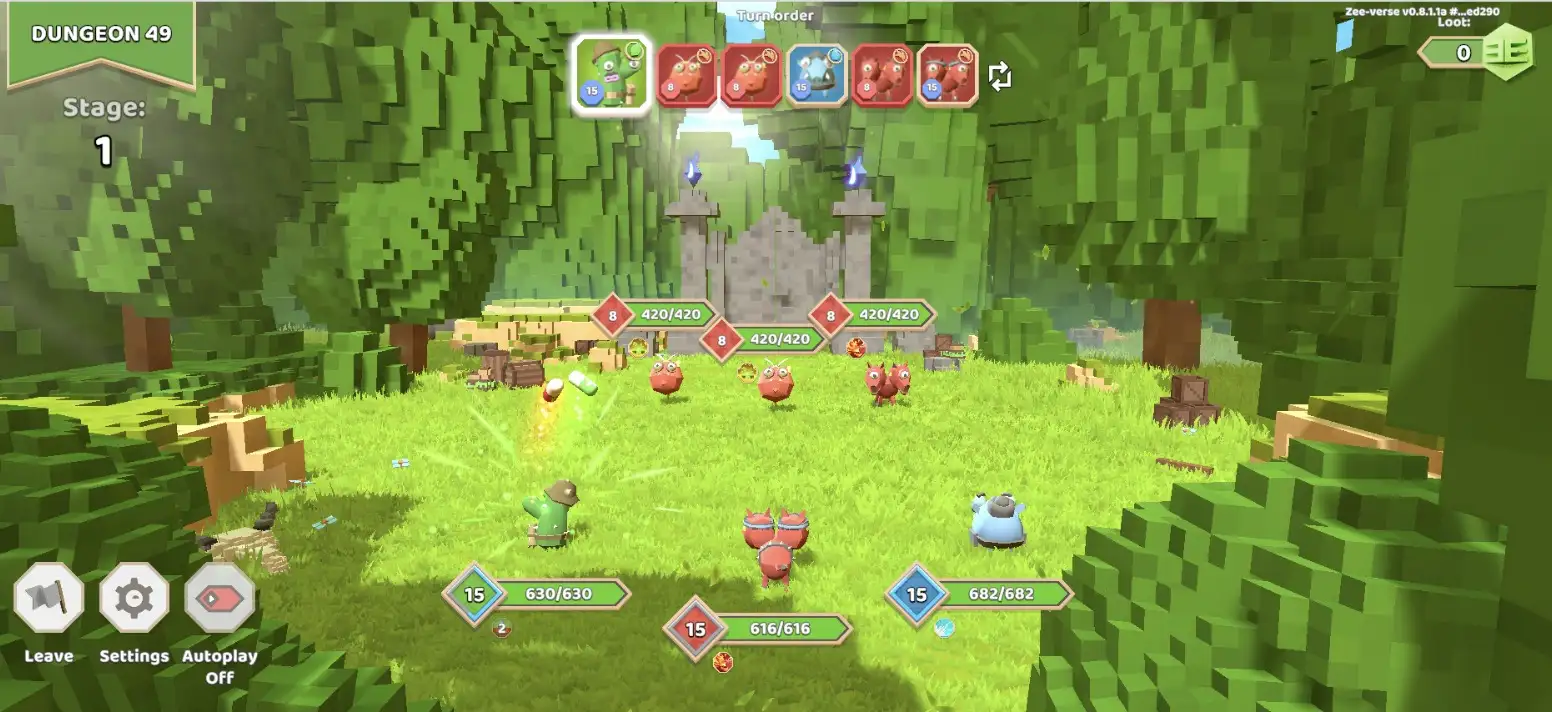Leave the dungeon with the flag button
The image size is (1552, 712).
click(48, 598)
